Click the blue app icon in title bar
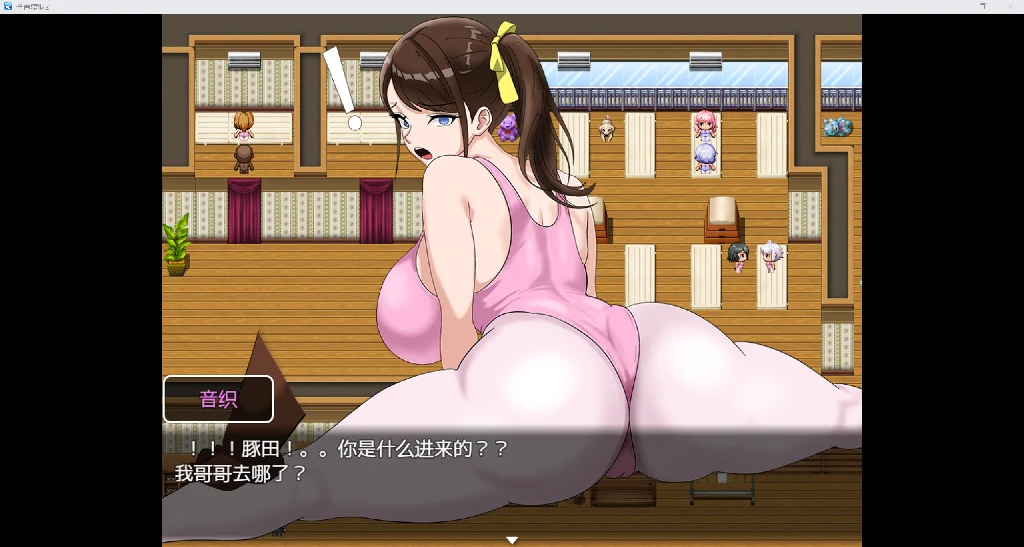Viewport: 1024px width, 547px height. (8, 6)
